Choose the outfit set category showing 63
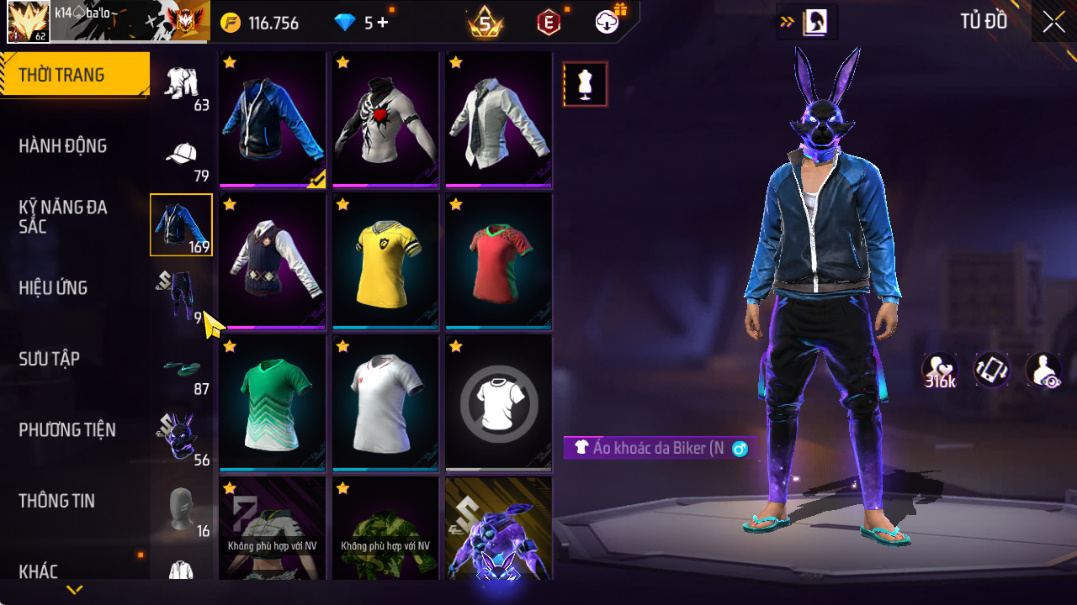The image size is (1077, 605). click(x=181, y=86)
